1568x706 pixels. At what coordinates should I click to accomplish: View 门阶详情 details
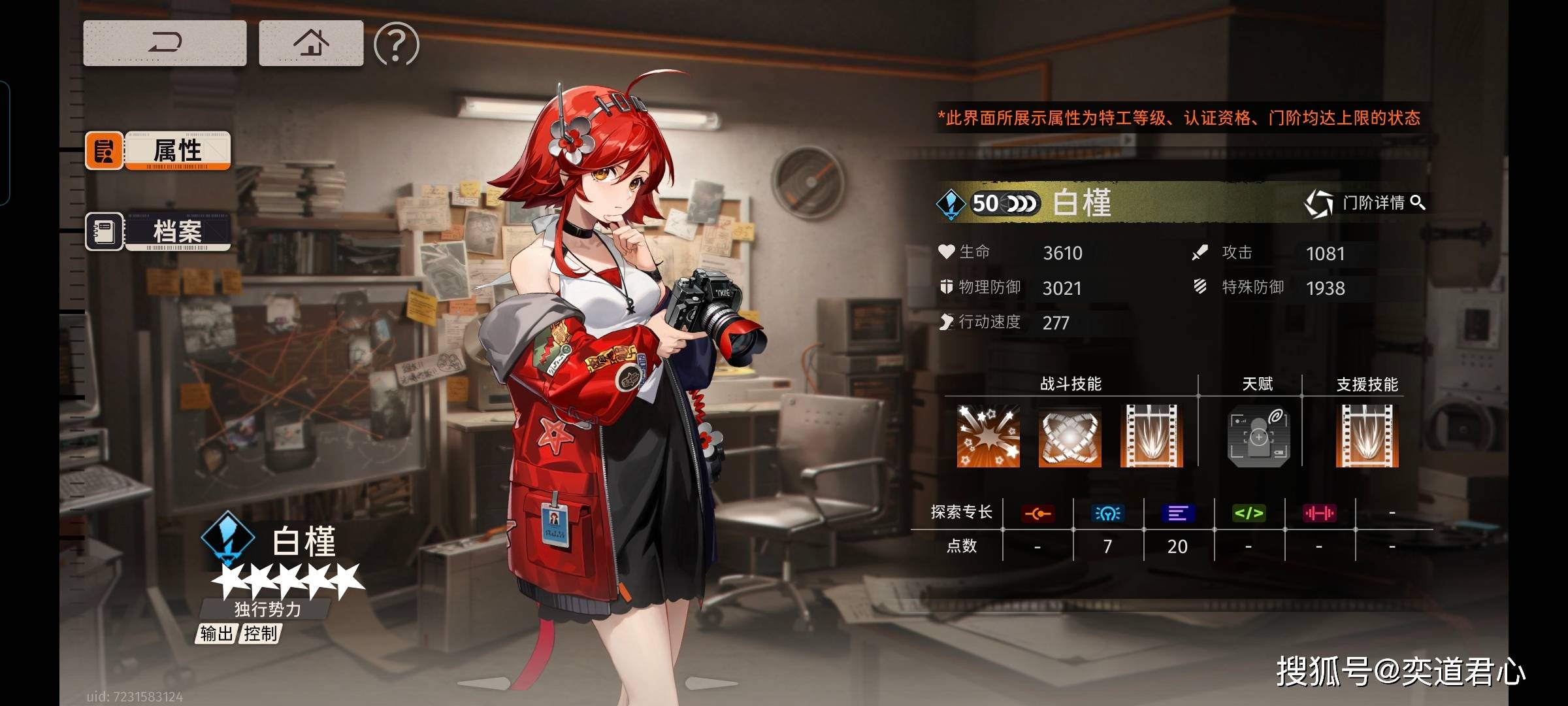(1365, 203)
